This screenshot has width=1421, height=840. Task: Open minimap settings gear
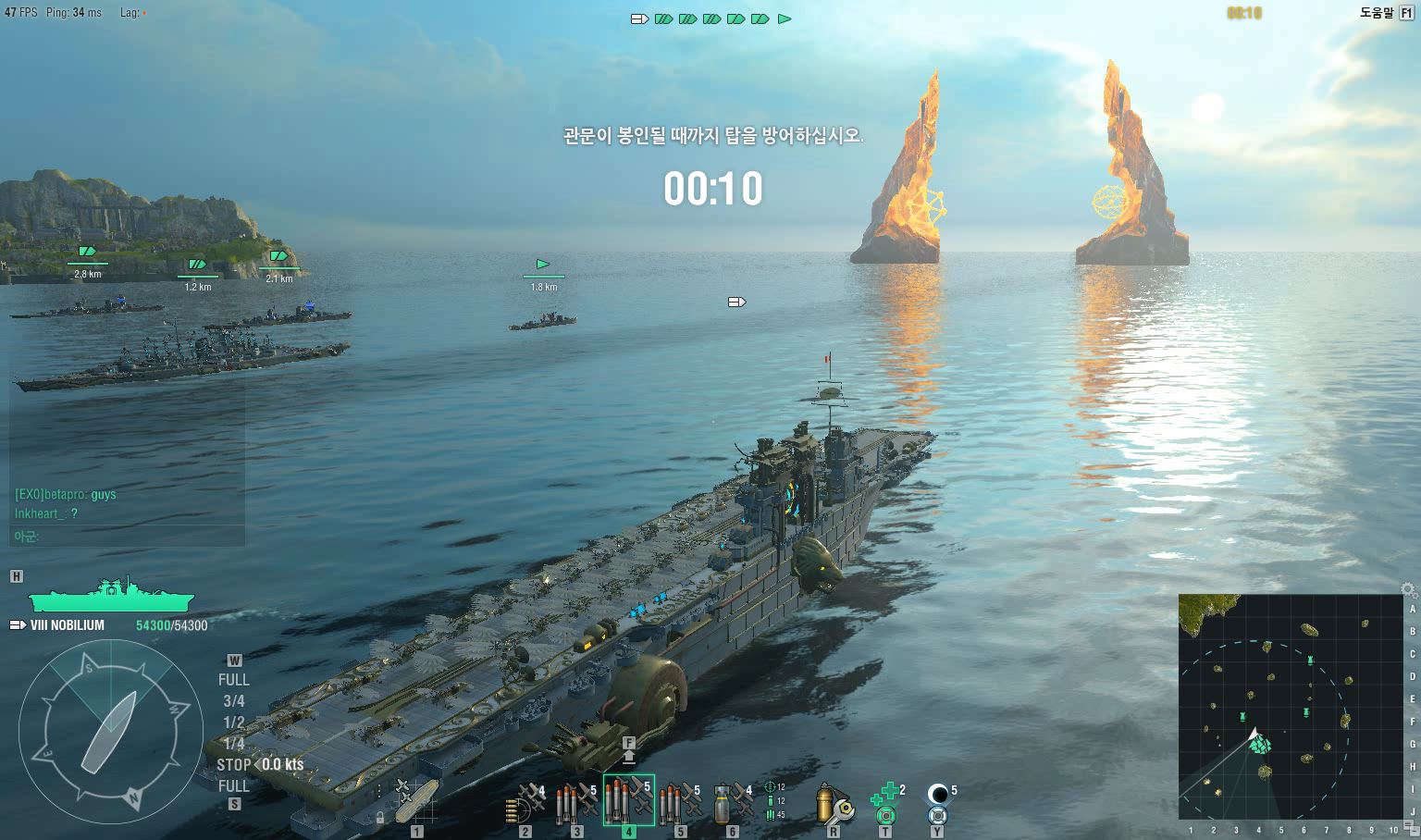point(1408,589)
